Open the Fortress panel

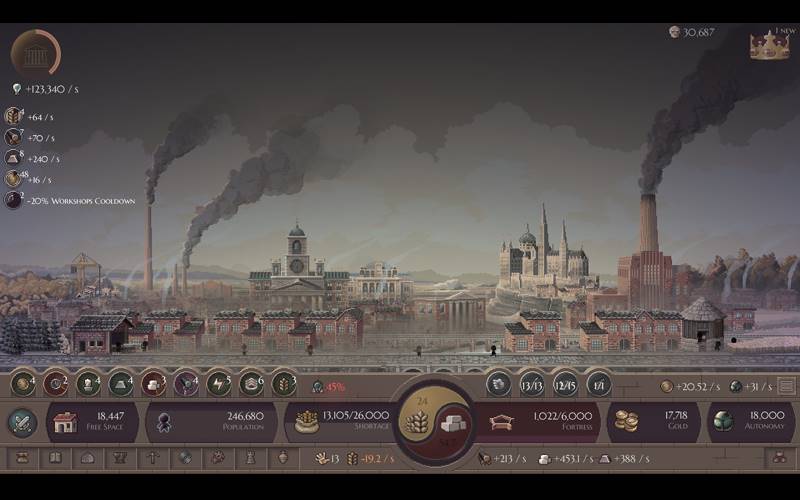point(538,422)
